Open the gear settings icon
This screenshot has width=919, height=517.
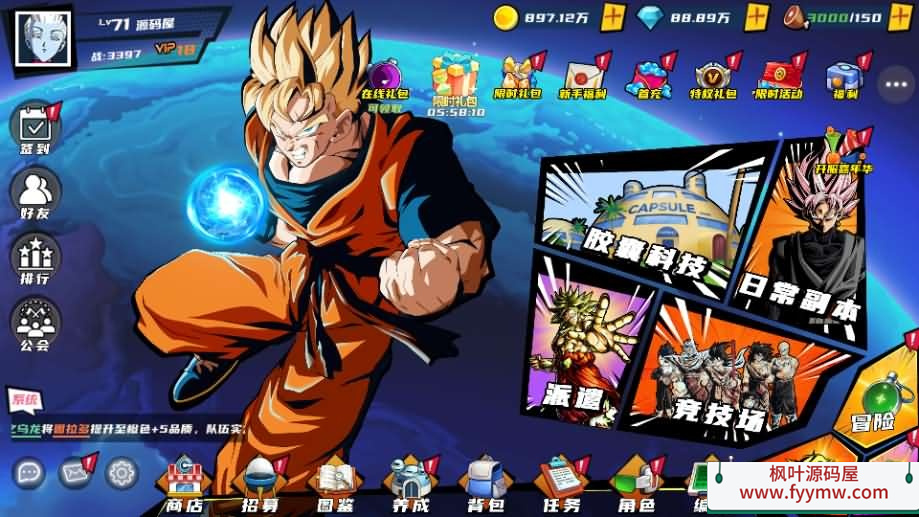click(x=122, y=471)
